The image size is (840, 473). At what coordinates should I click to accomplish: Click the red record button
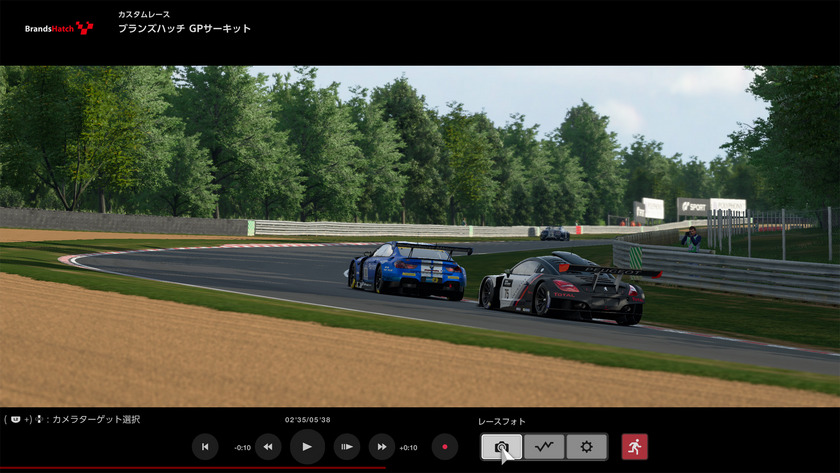(445, 447)
